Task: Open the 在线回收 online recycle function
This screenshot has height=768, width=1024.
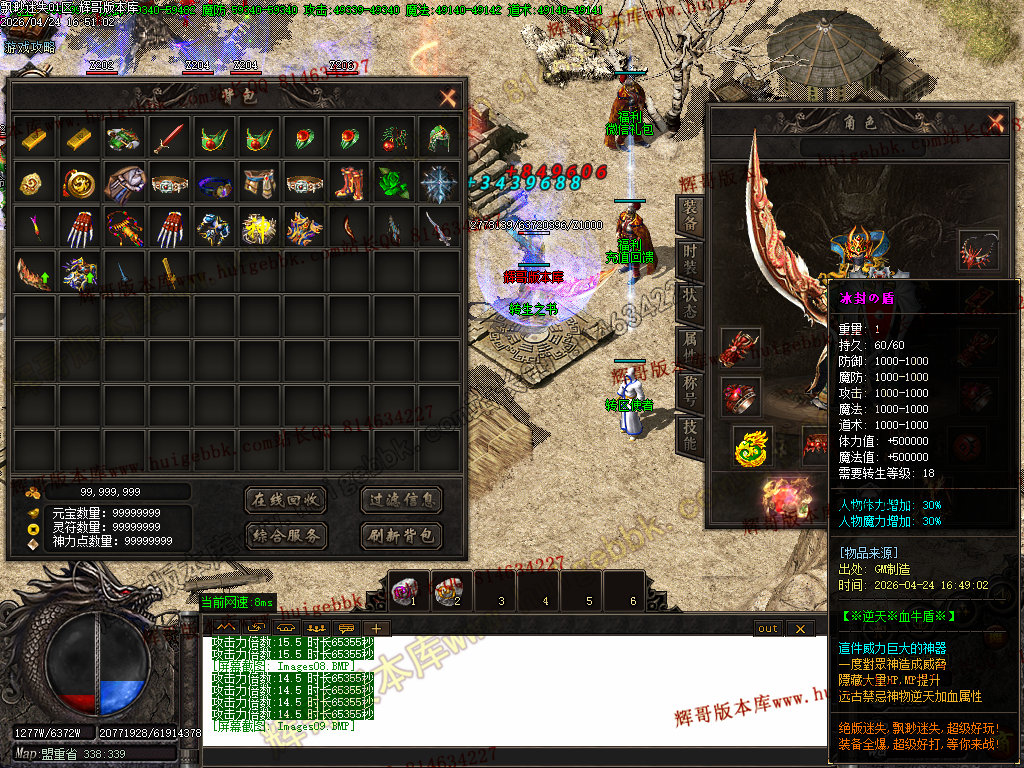Action: [285, 500]
